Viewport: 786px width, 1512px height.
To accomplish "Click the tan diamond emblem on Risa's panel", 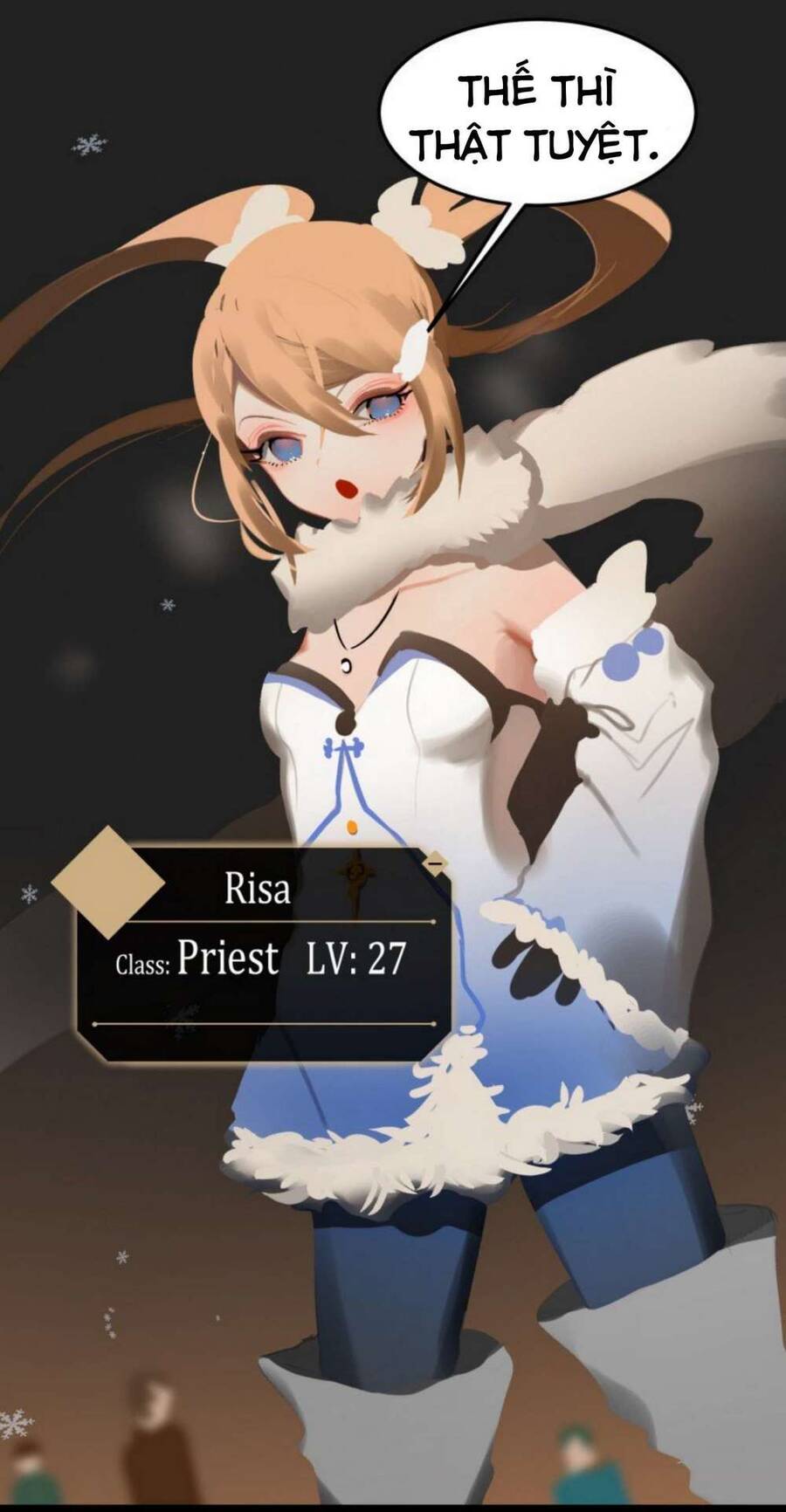I will point(107,881).
